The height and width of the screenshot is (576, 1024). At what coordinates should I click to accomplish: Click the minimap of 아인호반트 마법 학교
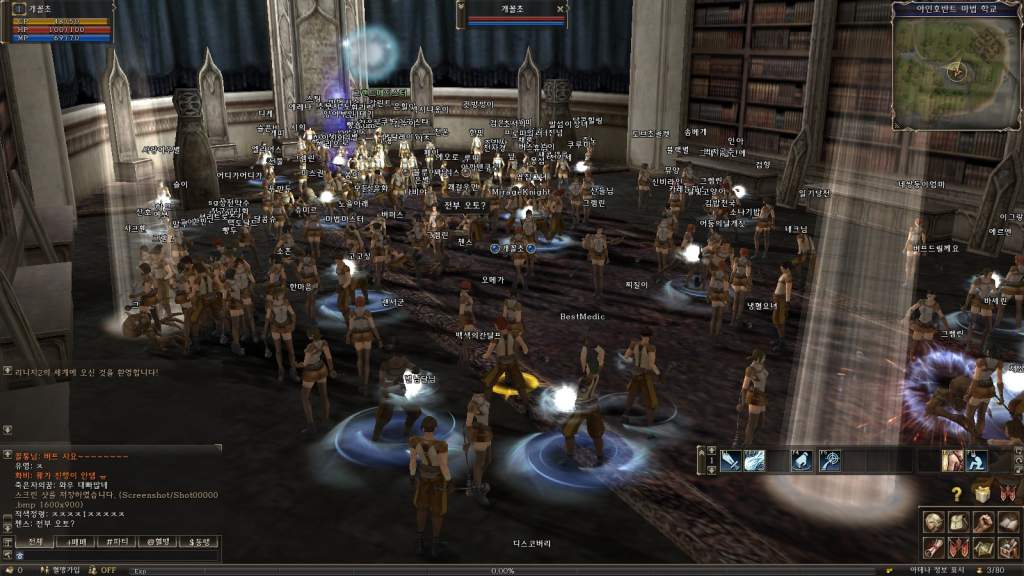[x=956, y=71]
